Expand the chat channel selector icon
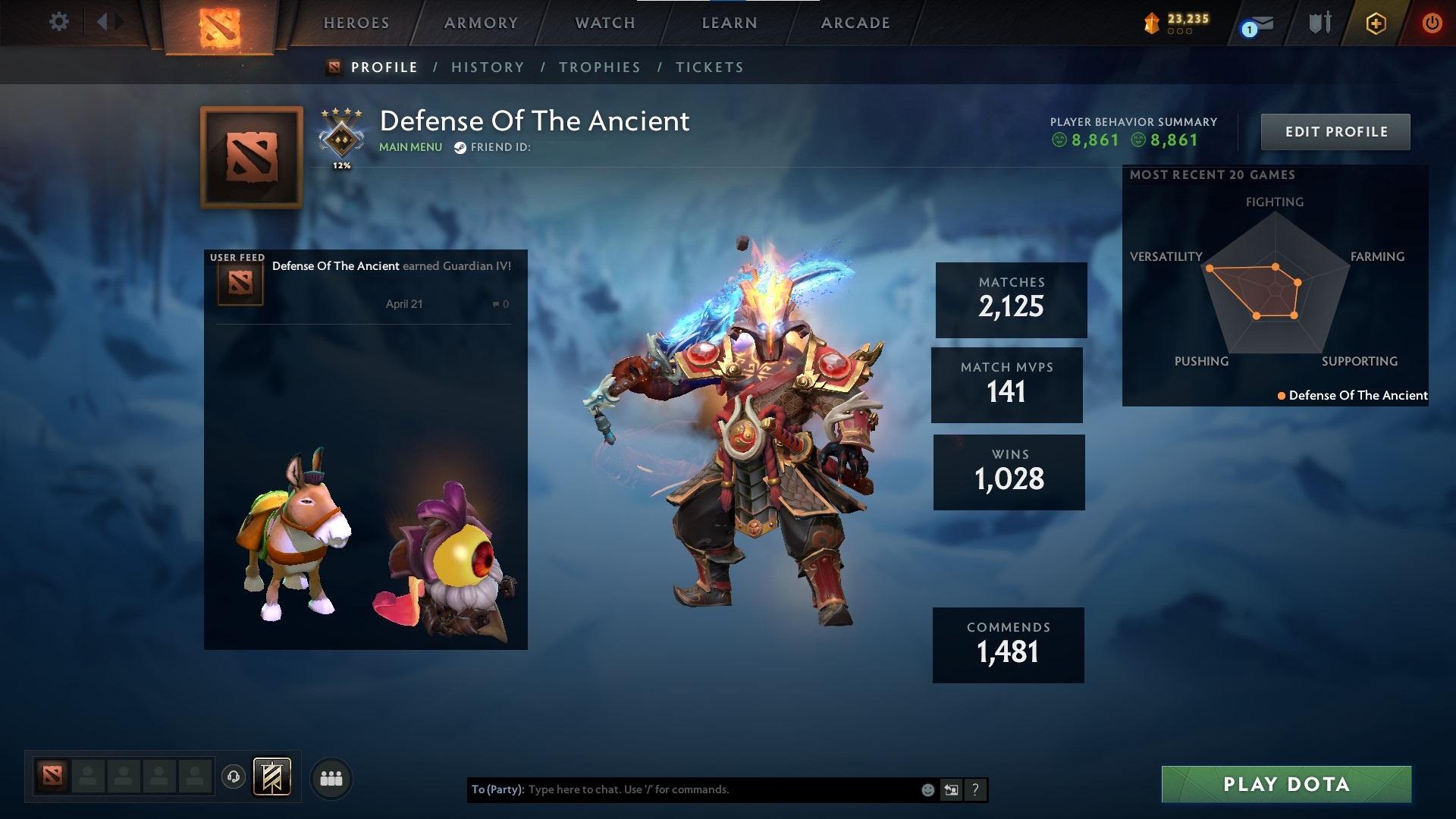The width and height of the screenshot is (1456, 819). click(x=951, y=789)
